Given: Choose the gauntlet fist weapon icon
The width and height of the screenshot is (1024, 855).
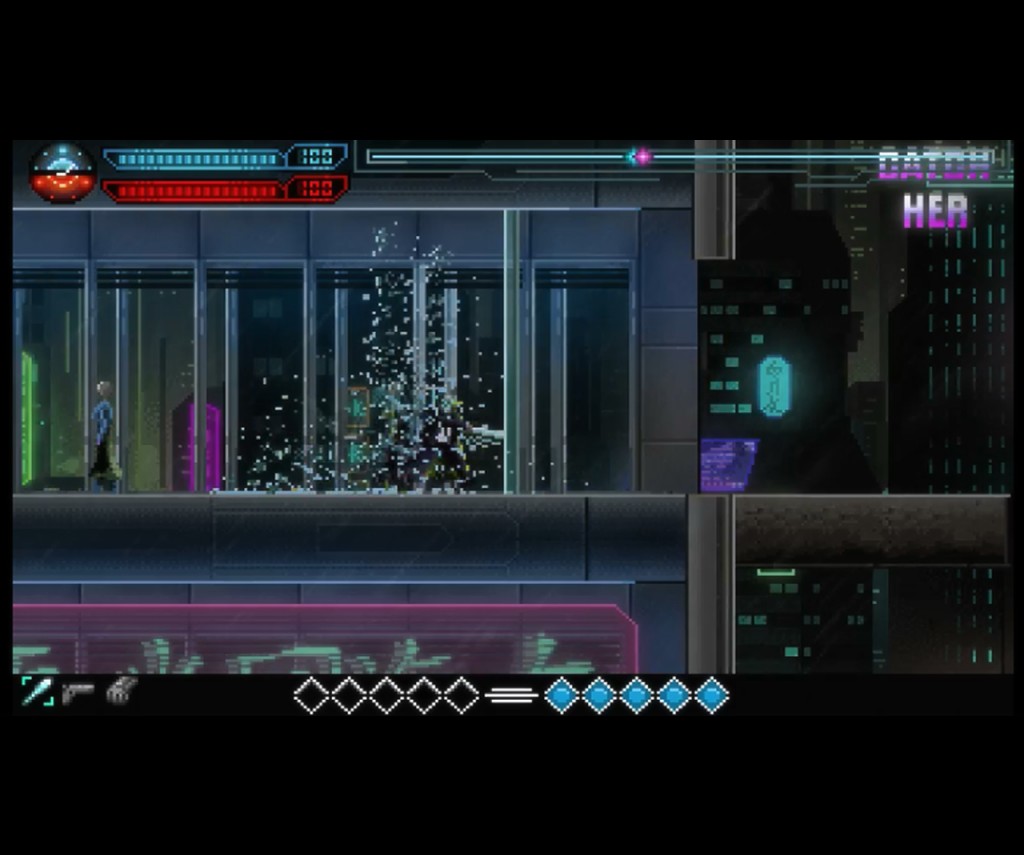Looking at the screenshot, I should (x=121, y=691).
